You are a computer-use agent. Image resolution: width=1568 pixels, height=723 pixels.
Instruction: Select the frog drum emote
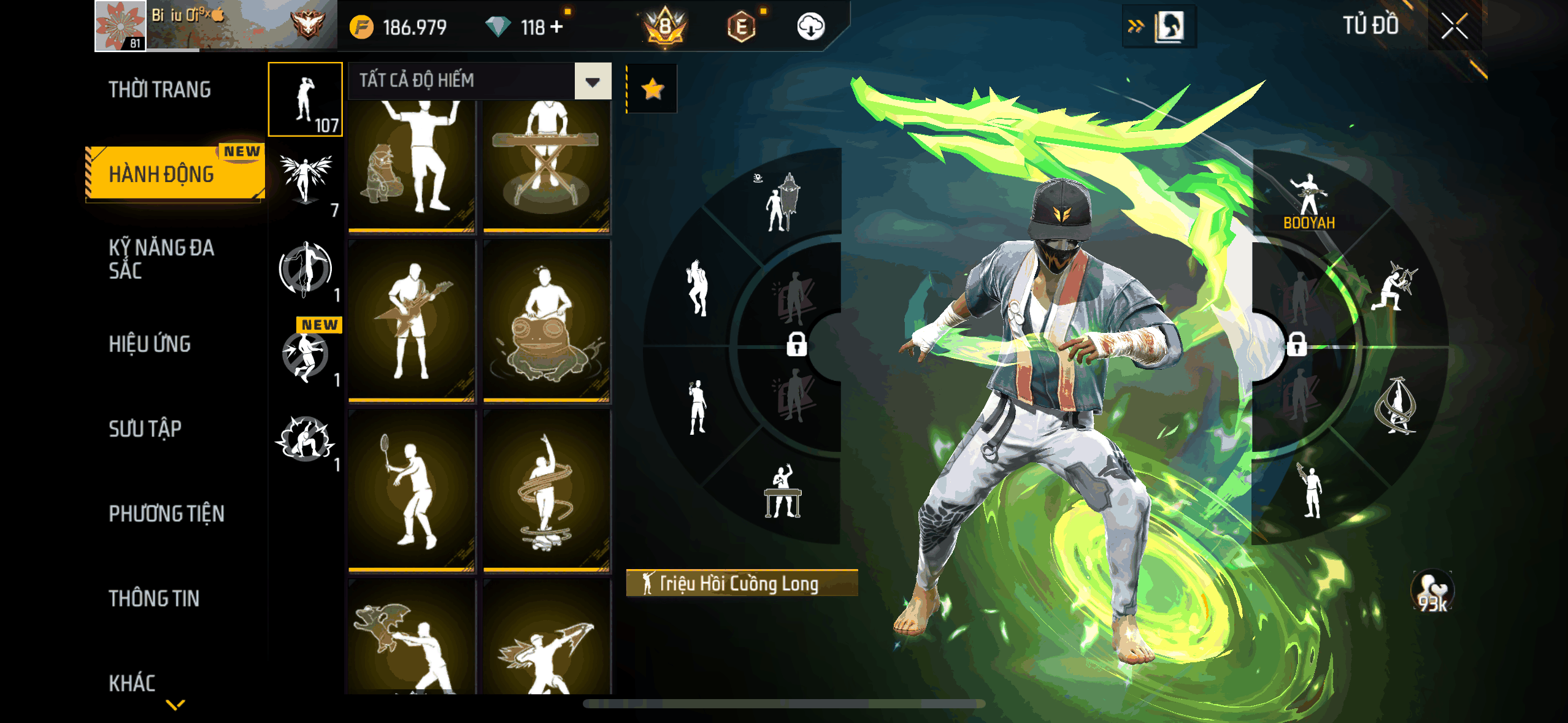[547, 320]
